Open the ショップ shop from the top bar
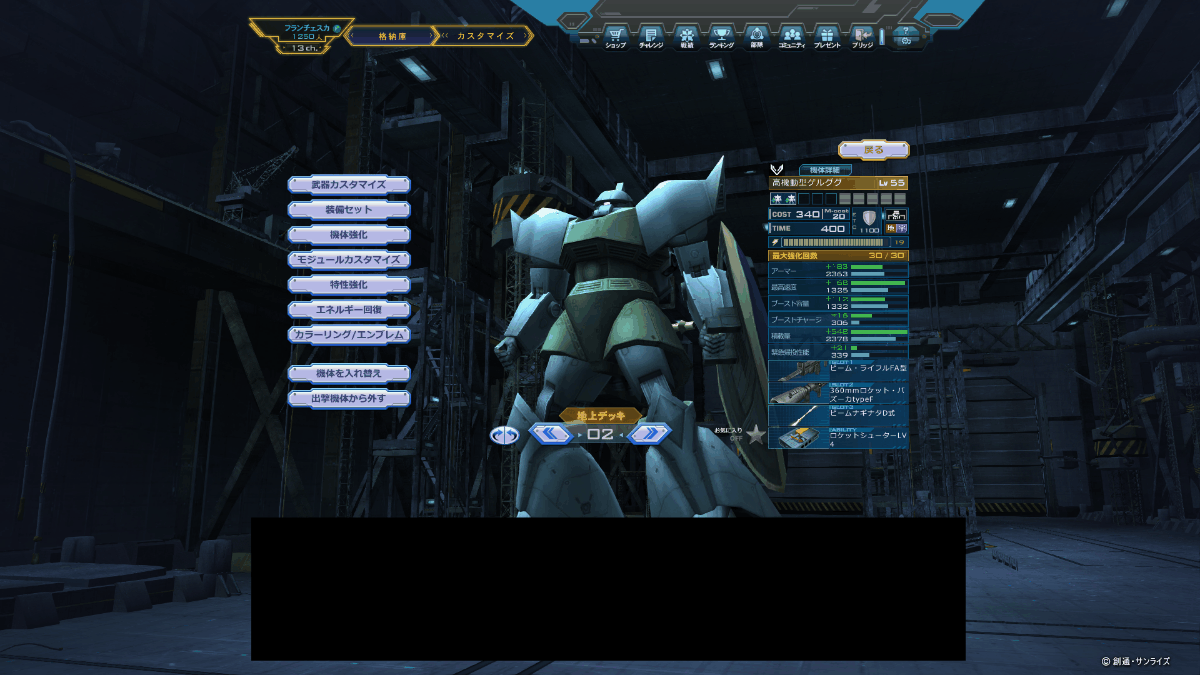Viewport: 1200px width, 675px height. 616,38
